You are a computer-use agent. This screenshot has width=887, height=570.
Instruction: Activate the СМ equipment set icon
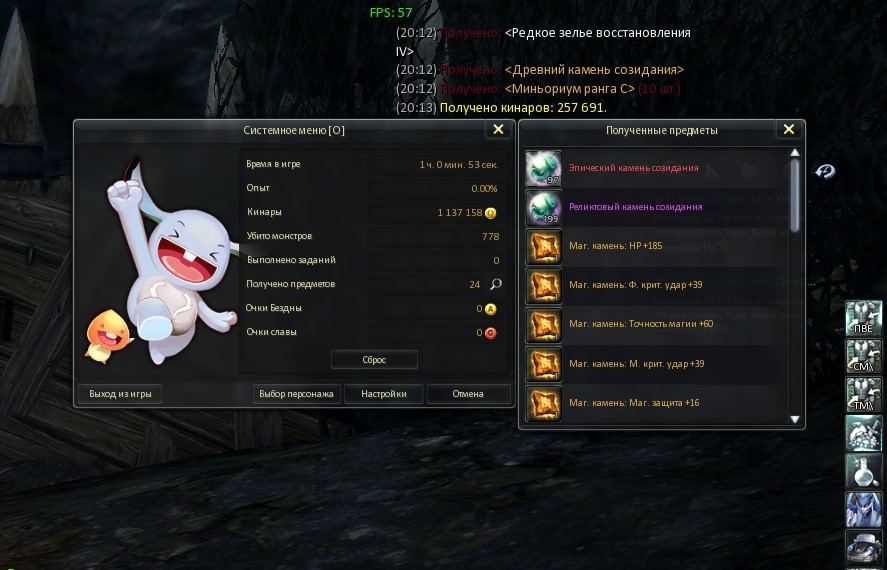(863, 356)
